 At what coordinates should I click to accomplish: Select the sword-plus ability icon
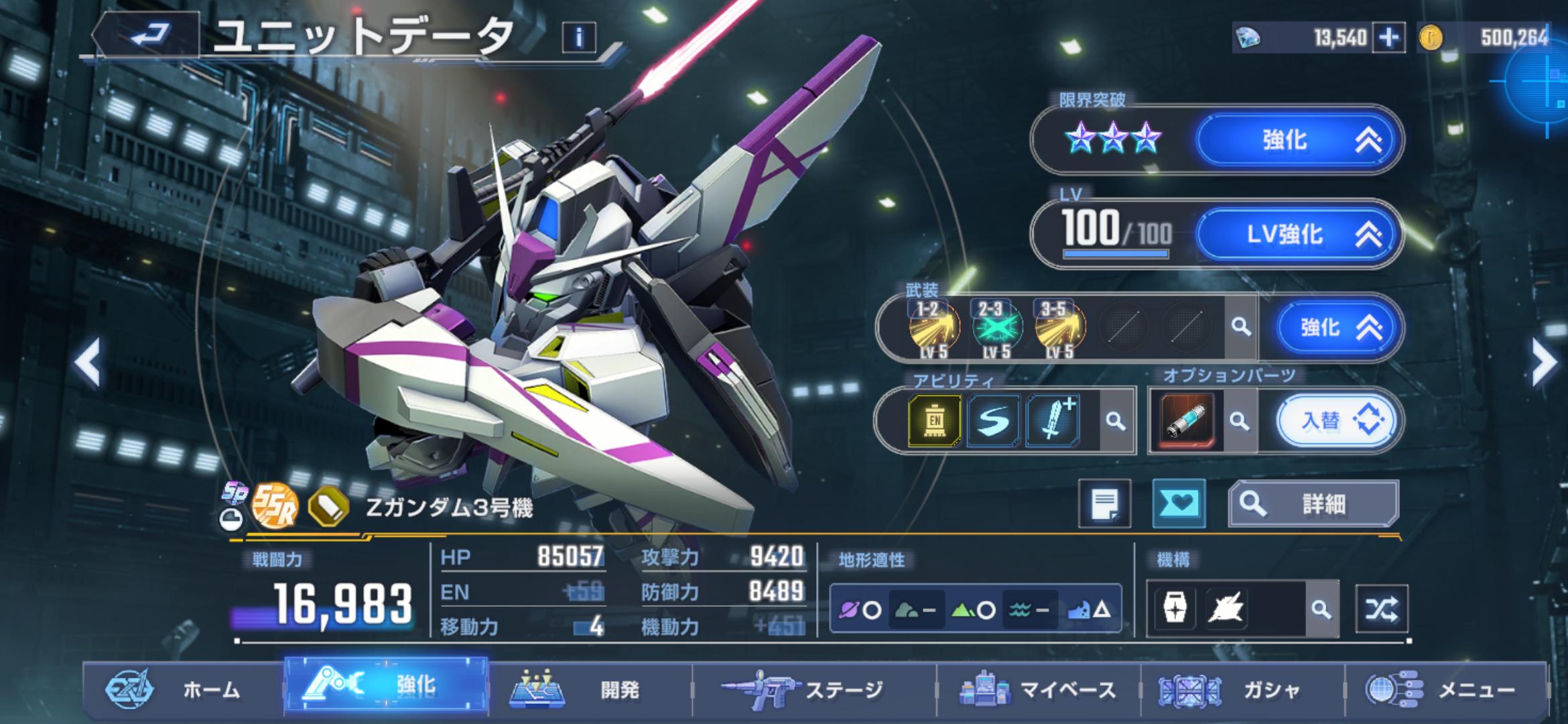pyautogui.click(x=1053, y=421)
